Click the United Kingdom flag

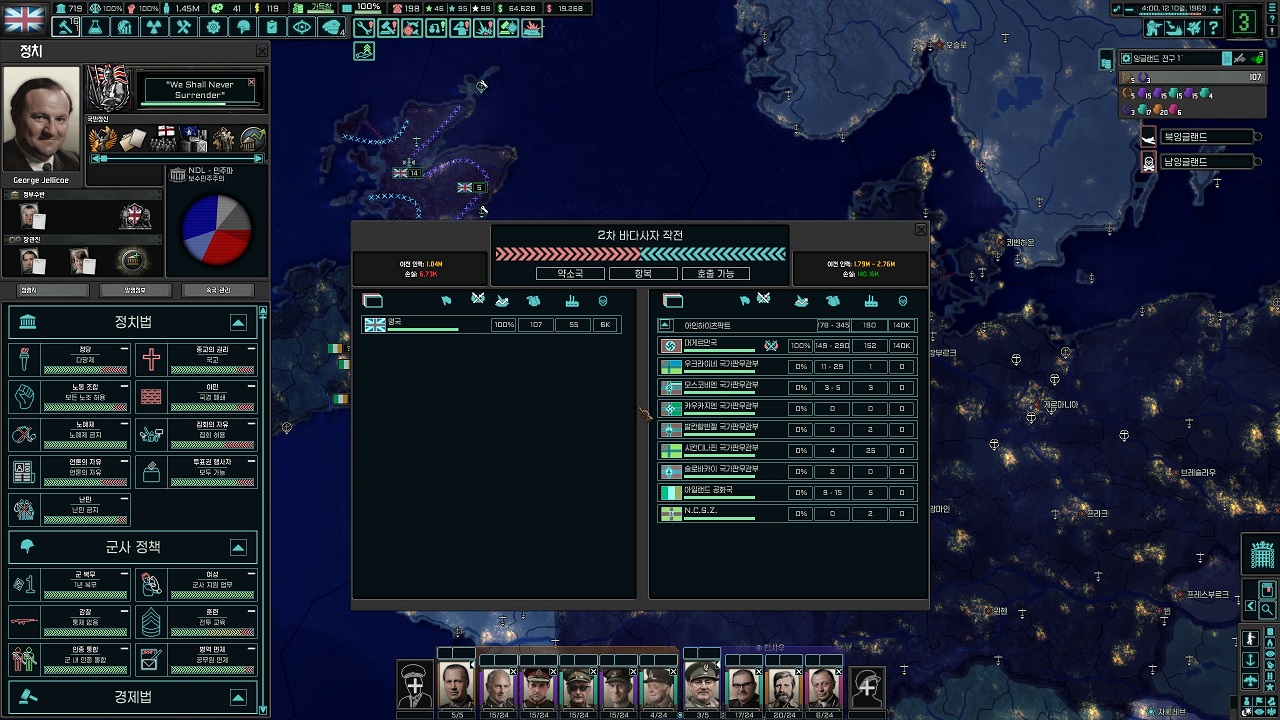[x=25, y=19]
